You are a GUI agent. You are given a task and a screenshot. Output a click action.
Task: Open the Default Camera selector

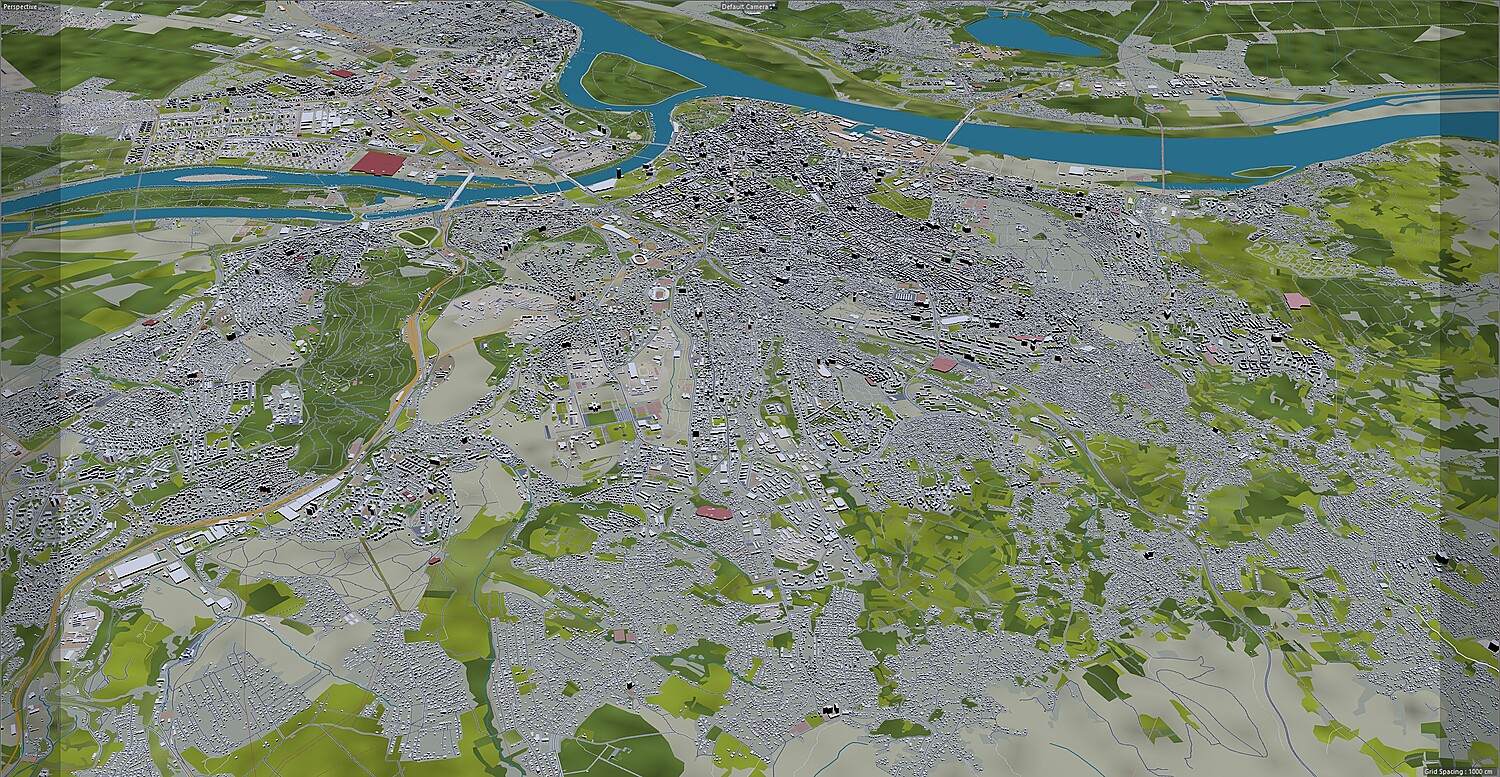tap(748, 7)
